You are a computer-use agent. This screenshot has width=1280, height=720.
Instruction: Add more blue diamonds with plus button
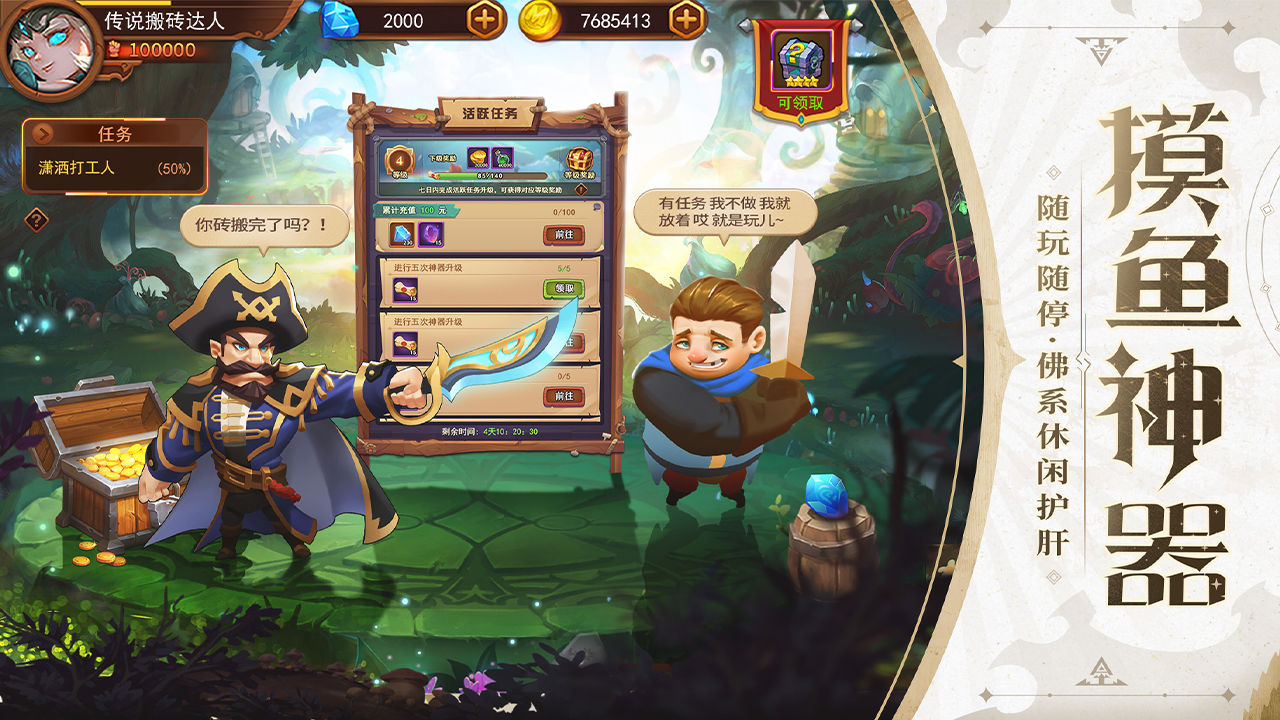tap(485, 20)
